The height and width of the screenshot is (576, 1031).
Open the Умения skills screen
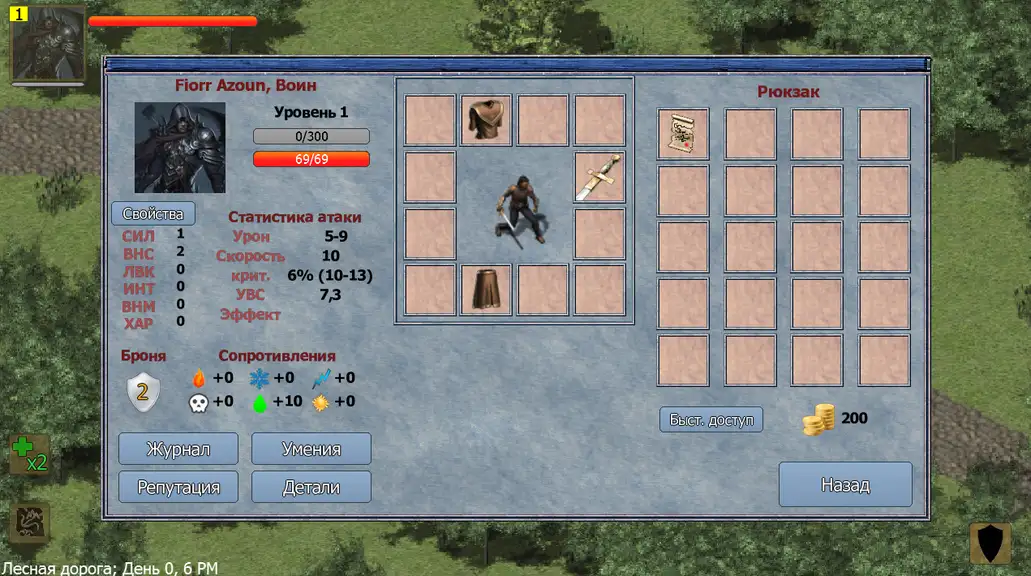[x=311, y=449]
